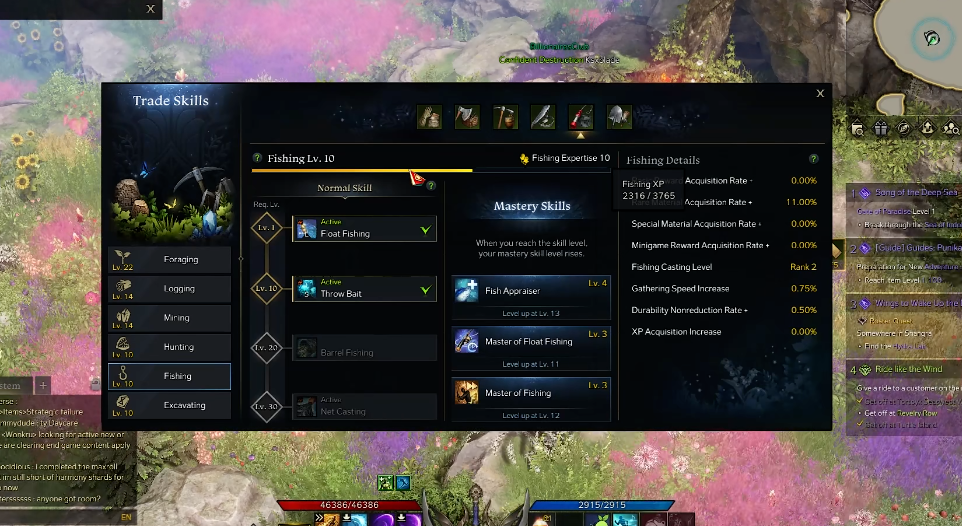Screen dimensions: 962x526
Task: Add a new chat tab
Action: click(x=43, y=385)
